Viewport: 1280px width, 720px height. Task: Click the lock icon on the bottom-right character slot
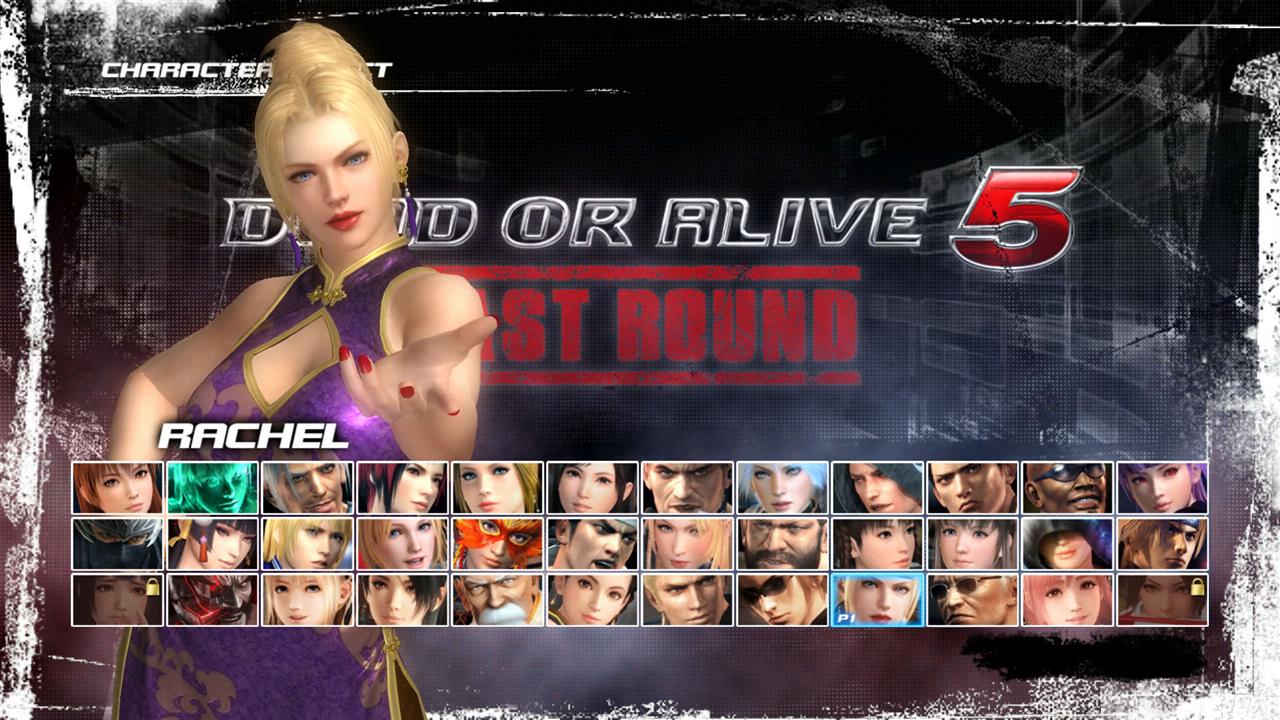[1196, 585]
